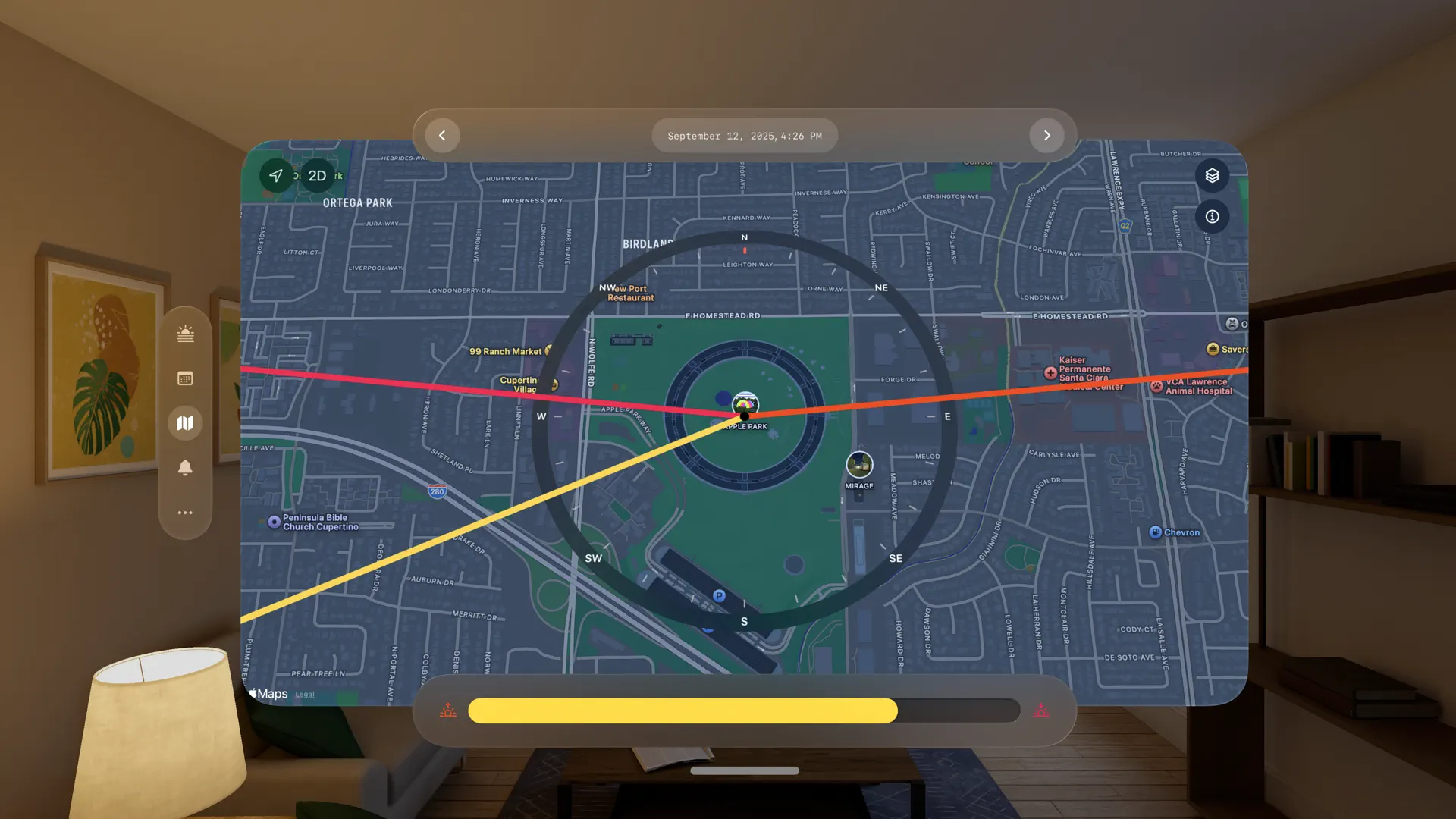
Task: Select the sun position icon in sidebar
Action: click(185, 333)
